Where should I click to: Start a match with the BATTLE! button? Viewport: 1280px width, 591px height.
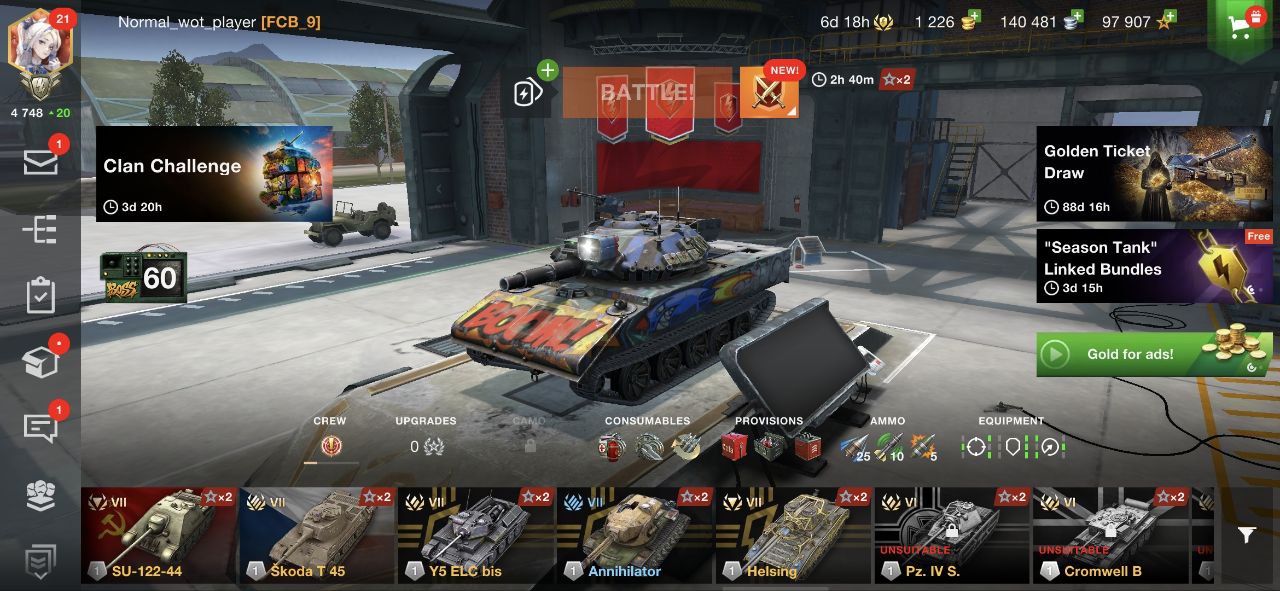(648, 94)
